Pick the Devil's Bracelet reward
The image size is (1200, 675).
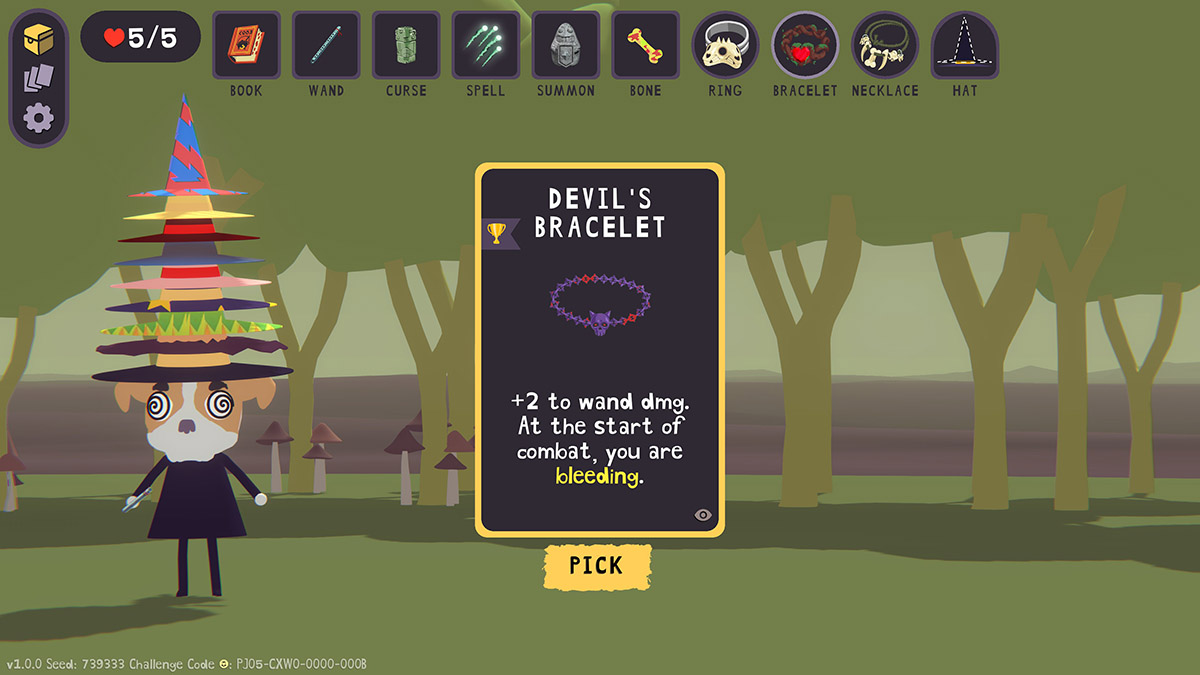point(597,565)
